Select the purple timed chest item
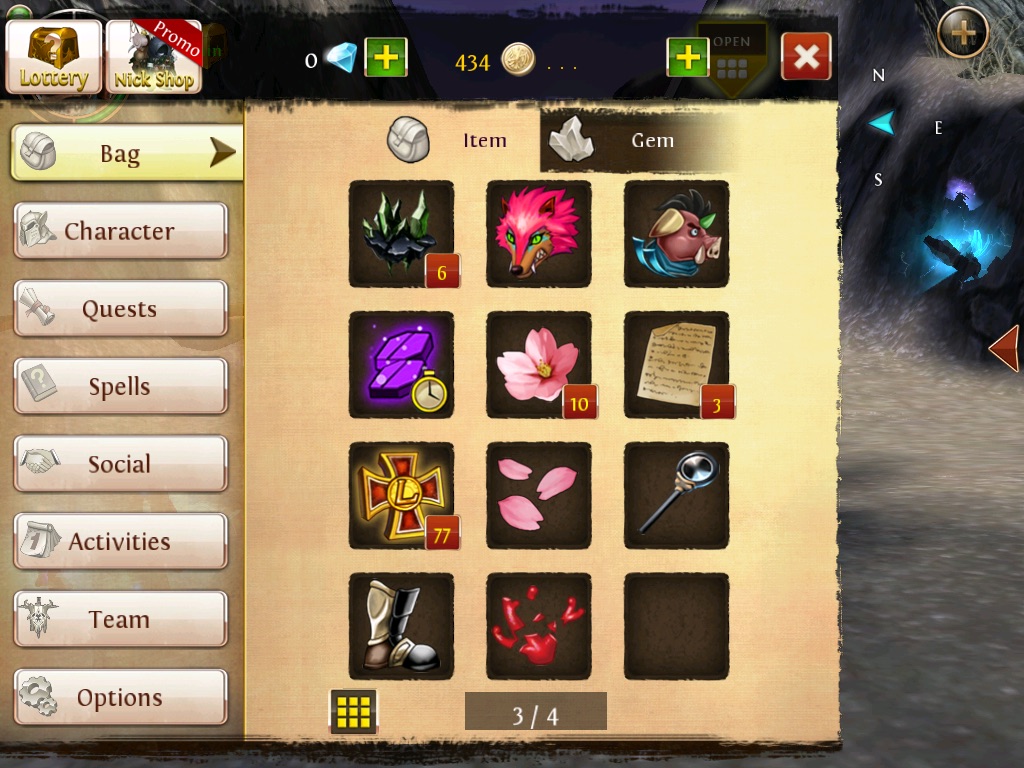 point(401,364)
